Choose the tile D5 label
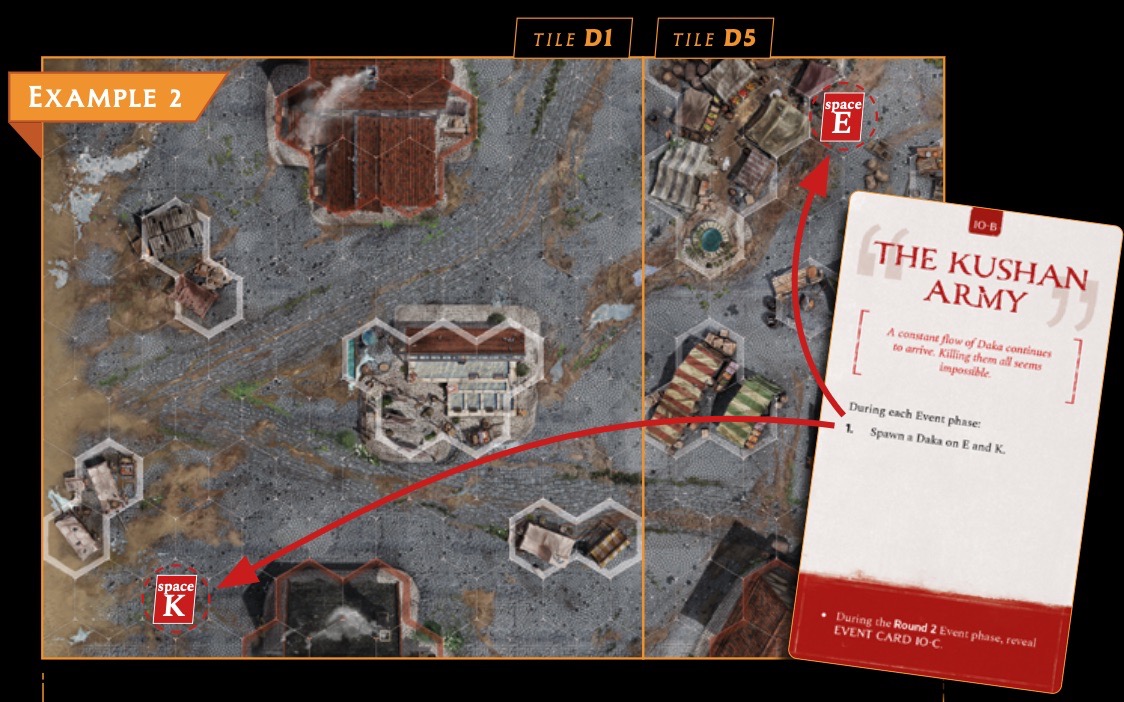The image size is (1124, 702). [x=714, y=40]
